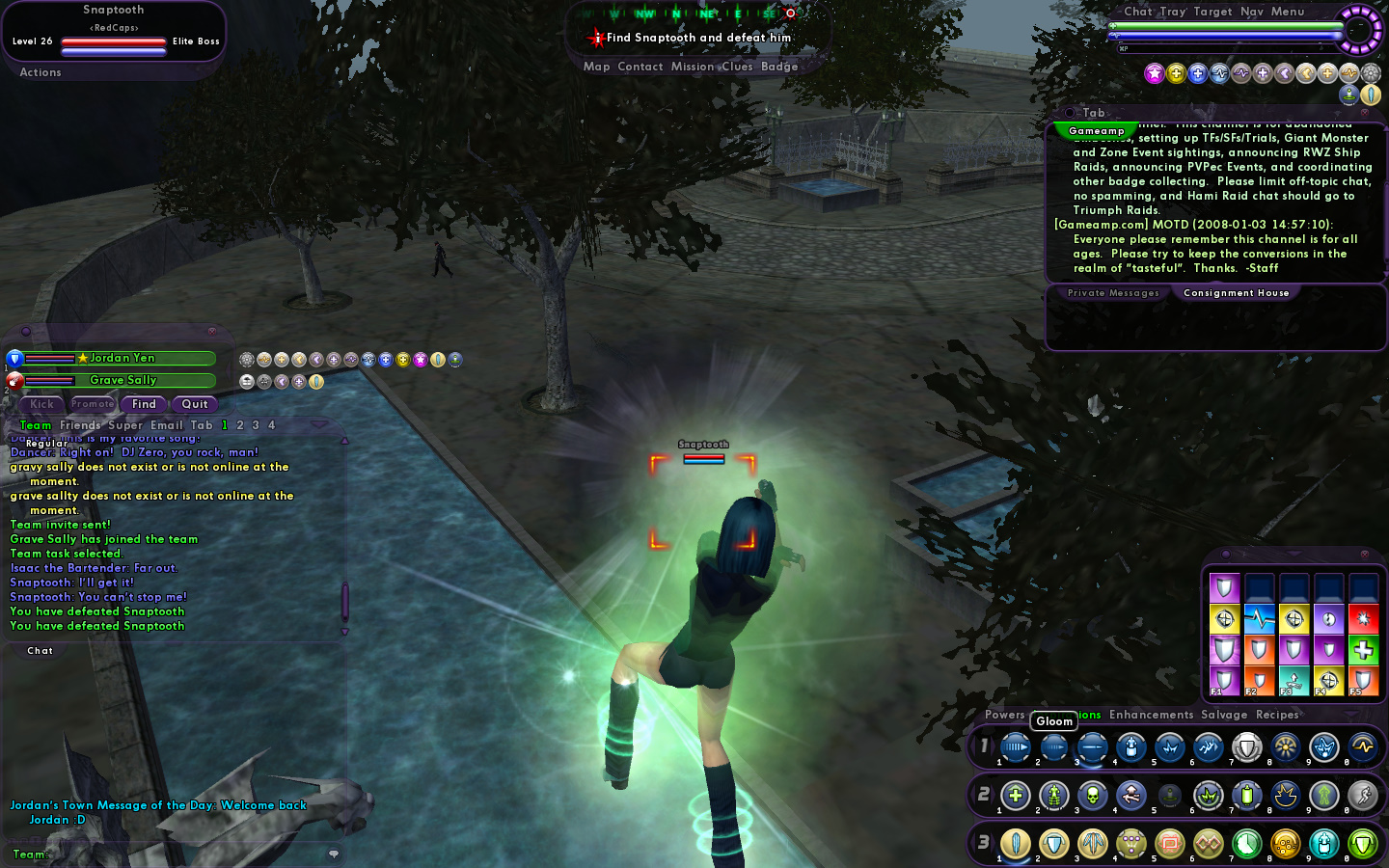
Task: Click the Find team member button
Action: click(144, 404)
